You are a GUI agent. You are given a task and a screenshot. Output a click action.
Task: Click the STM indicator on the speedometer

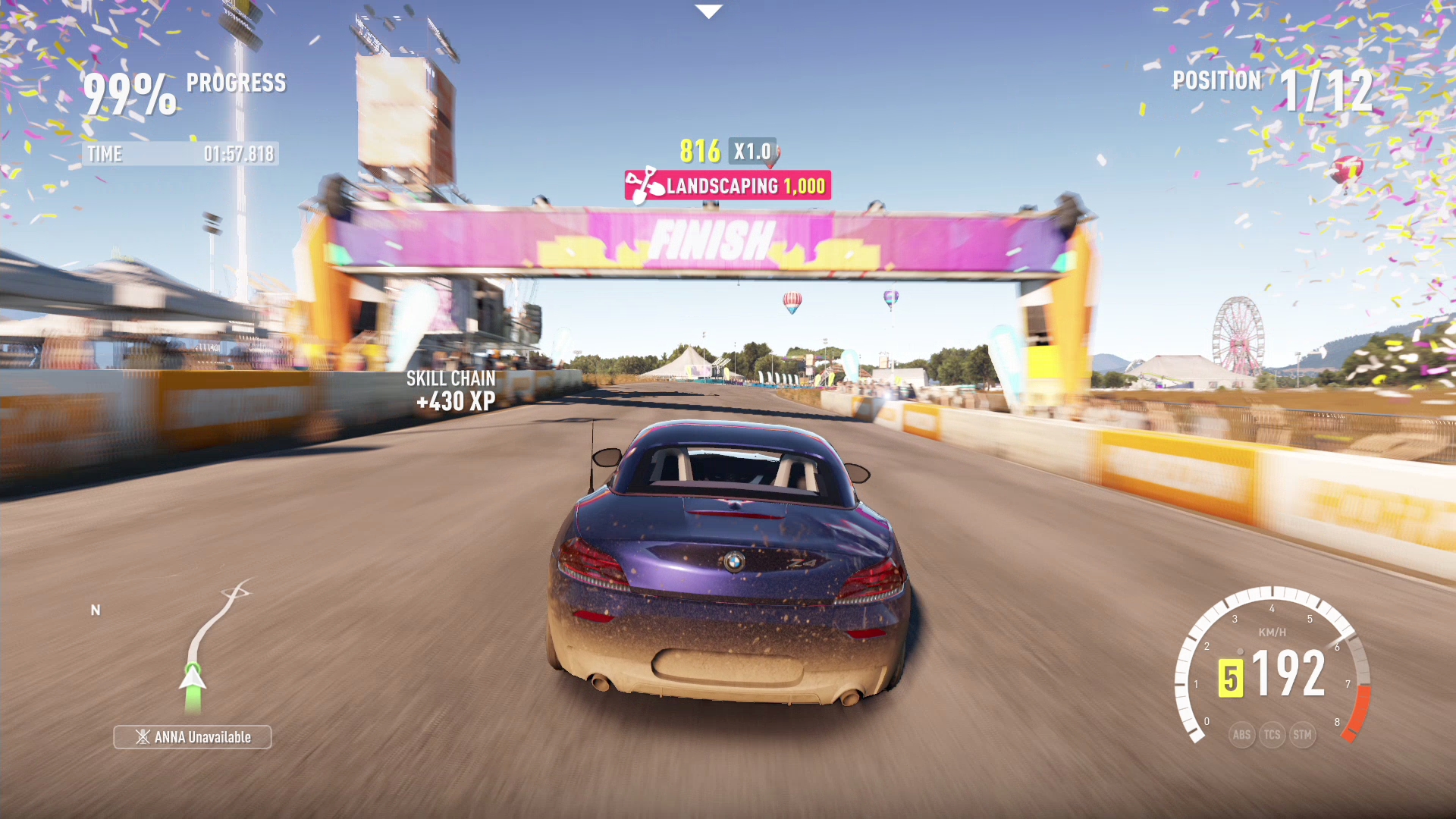pos(1304,734)
